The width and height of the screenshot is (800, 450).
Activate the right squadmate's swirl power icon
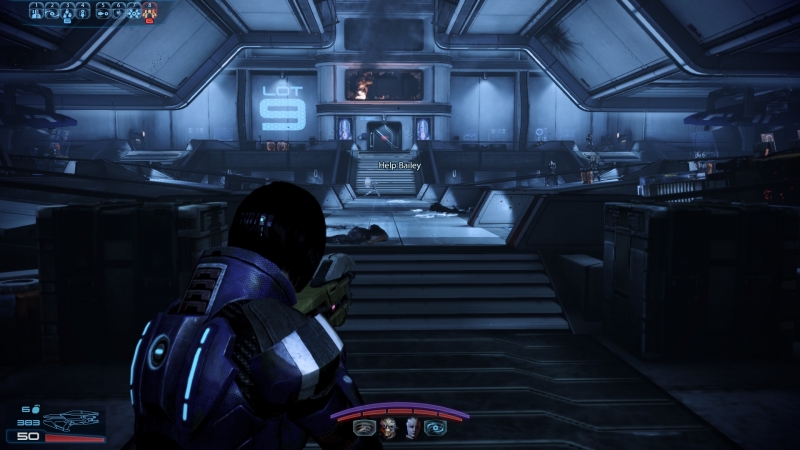(x=435, y=427)
